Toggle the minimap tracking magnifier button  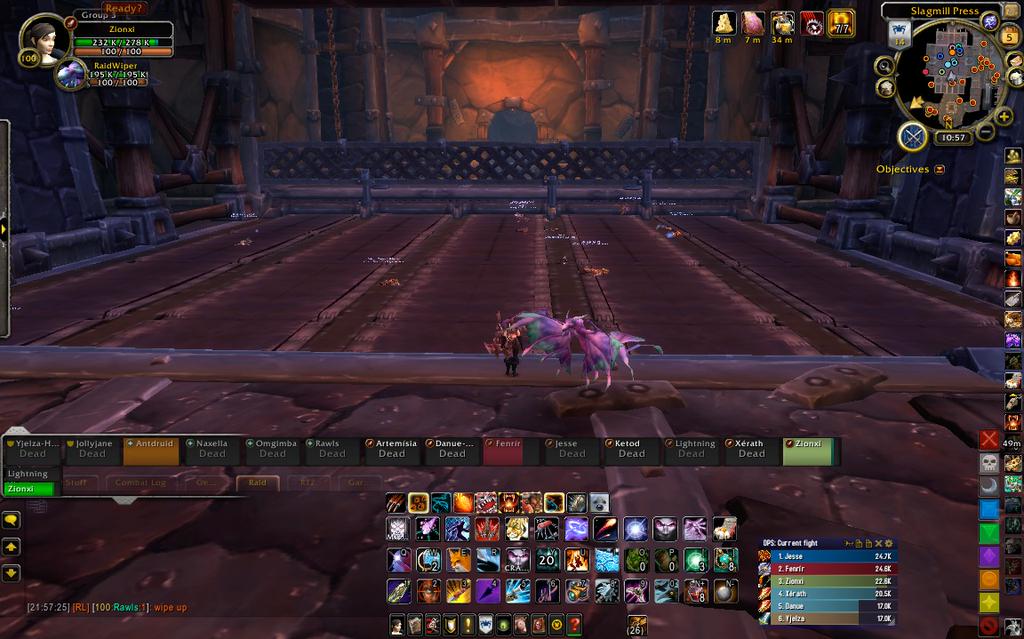(x=884, y=66)
